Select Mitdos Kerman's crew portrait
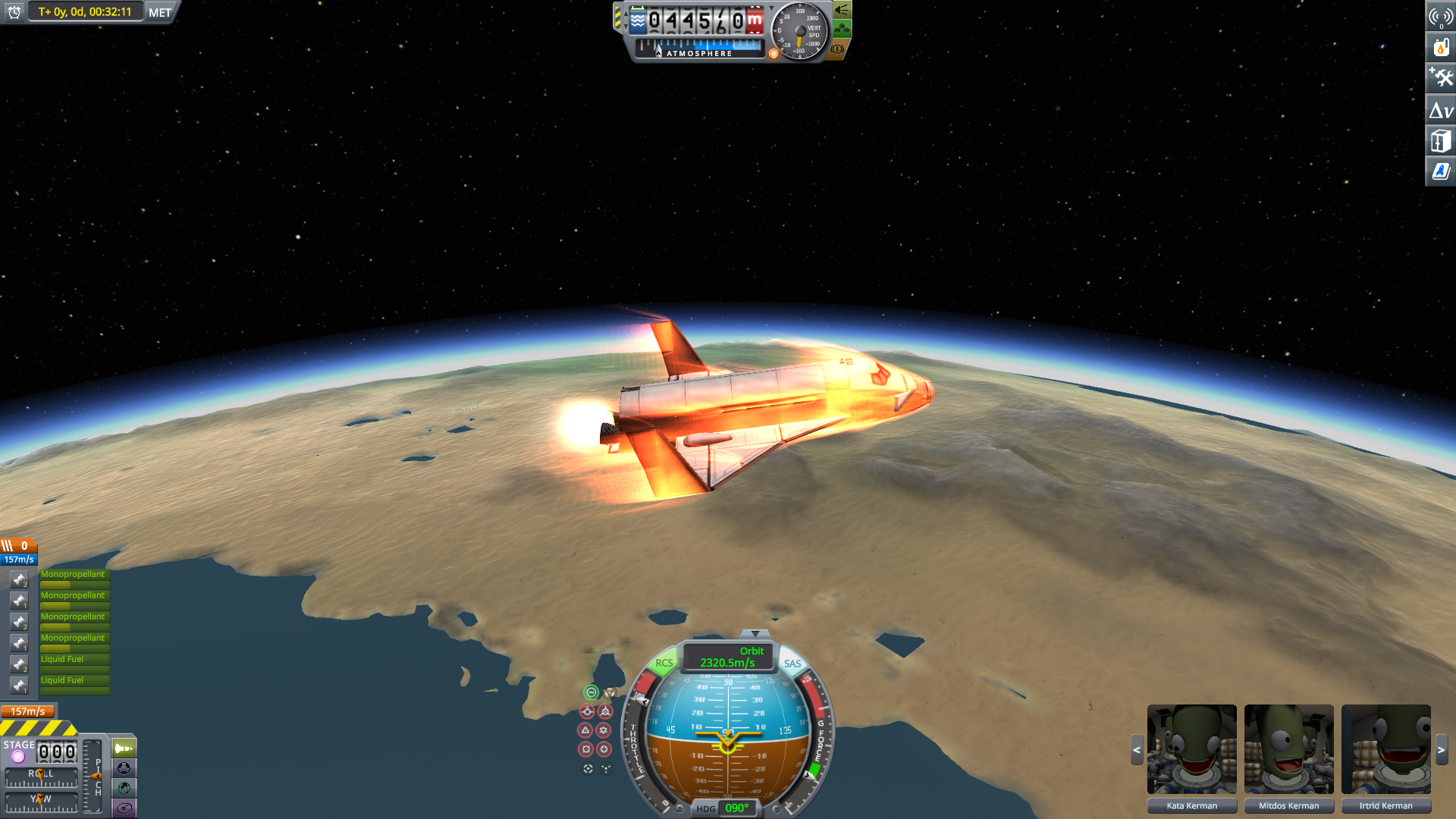 (1288, 750)
